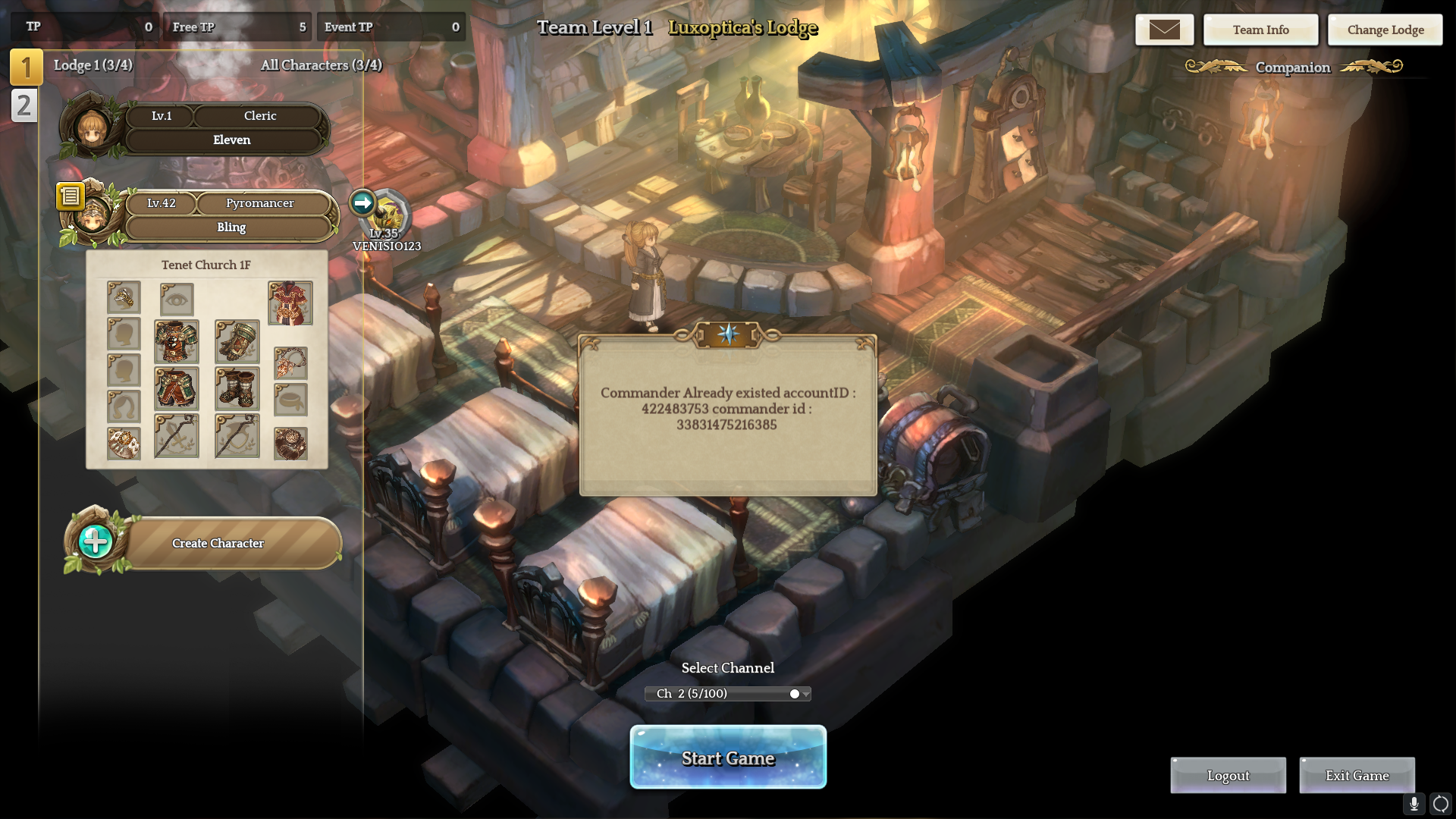This screenshot has height=819, width=1456.
Task: Click the list icon on Bling's portrait
Action: (x=70, y=196)
